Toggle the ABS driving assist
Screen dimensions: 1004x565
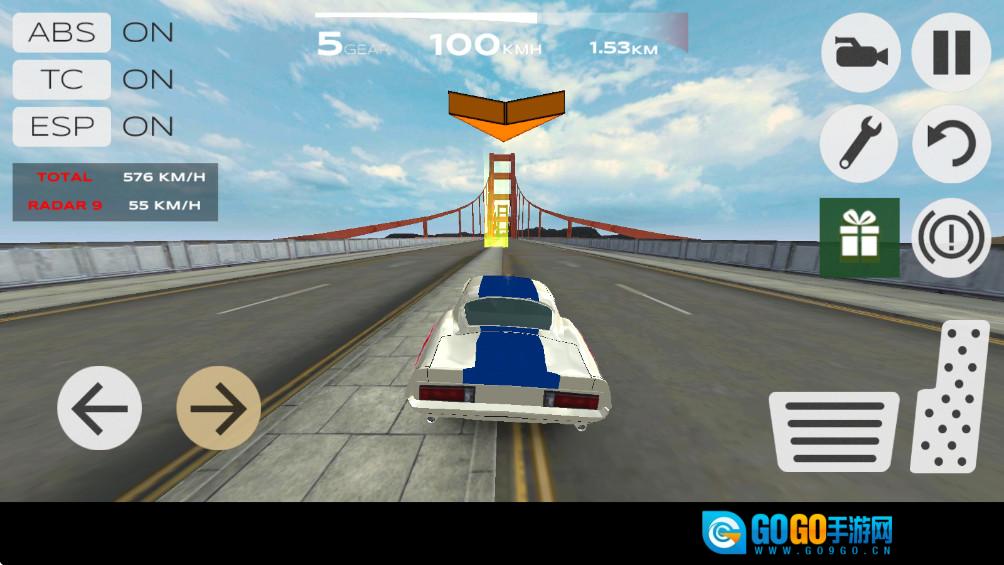coord(62,32)
